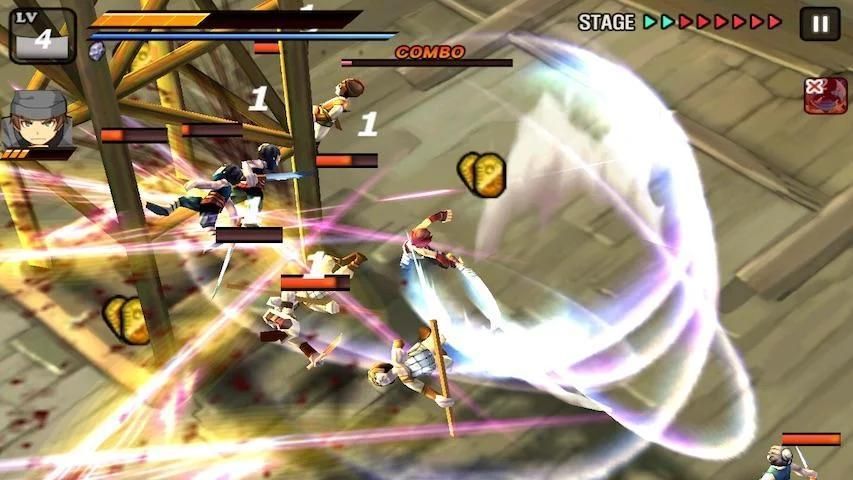853x480 pixels.
Task: Select the red crossed-out character icon
Action: [825, 95]
